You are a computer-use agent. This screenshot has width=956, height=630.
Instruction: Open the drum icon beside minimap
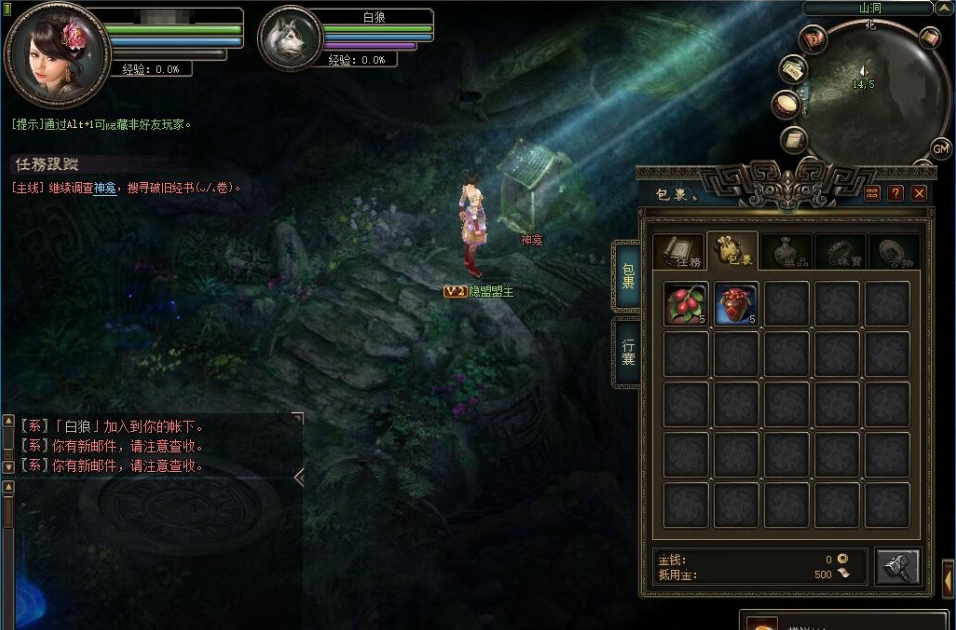coord(786,104)
